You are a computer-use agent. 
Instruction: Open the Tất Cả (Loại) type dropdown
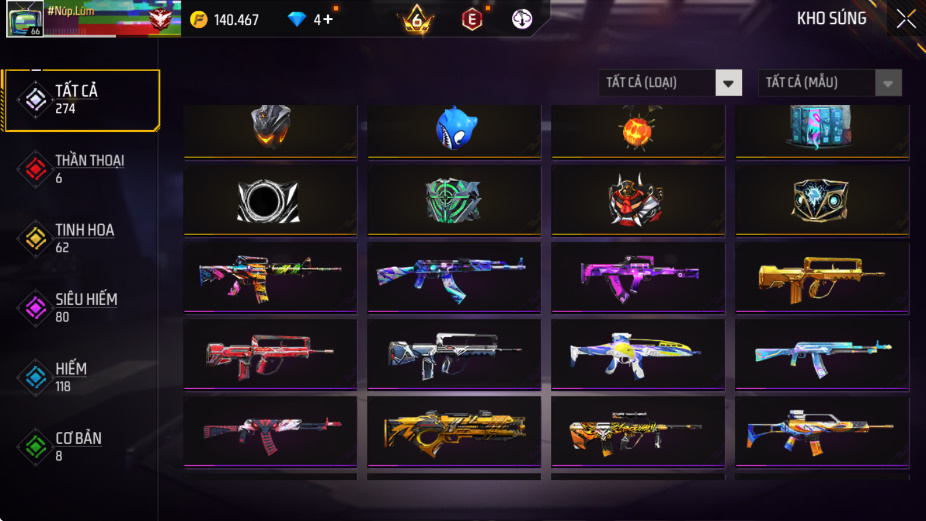coord(670,83)
